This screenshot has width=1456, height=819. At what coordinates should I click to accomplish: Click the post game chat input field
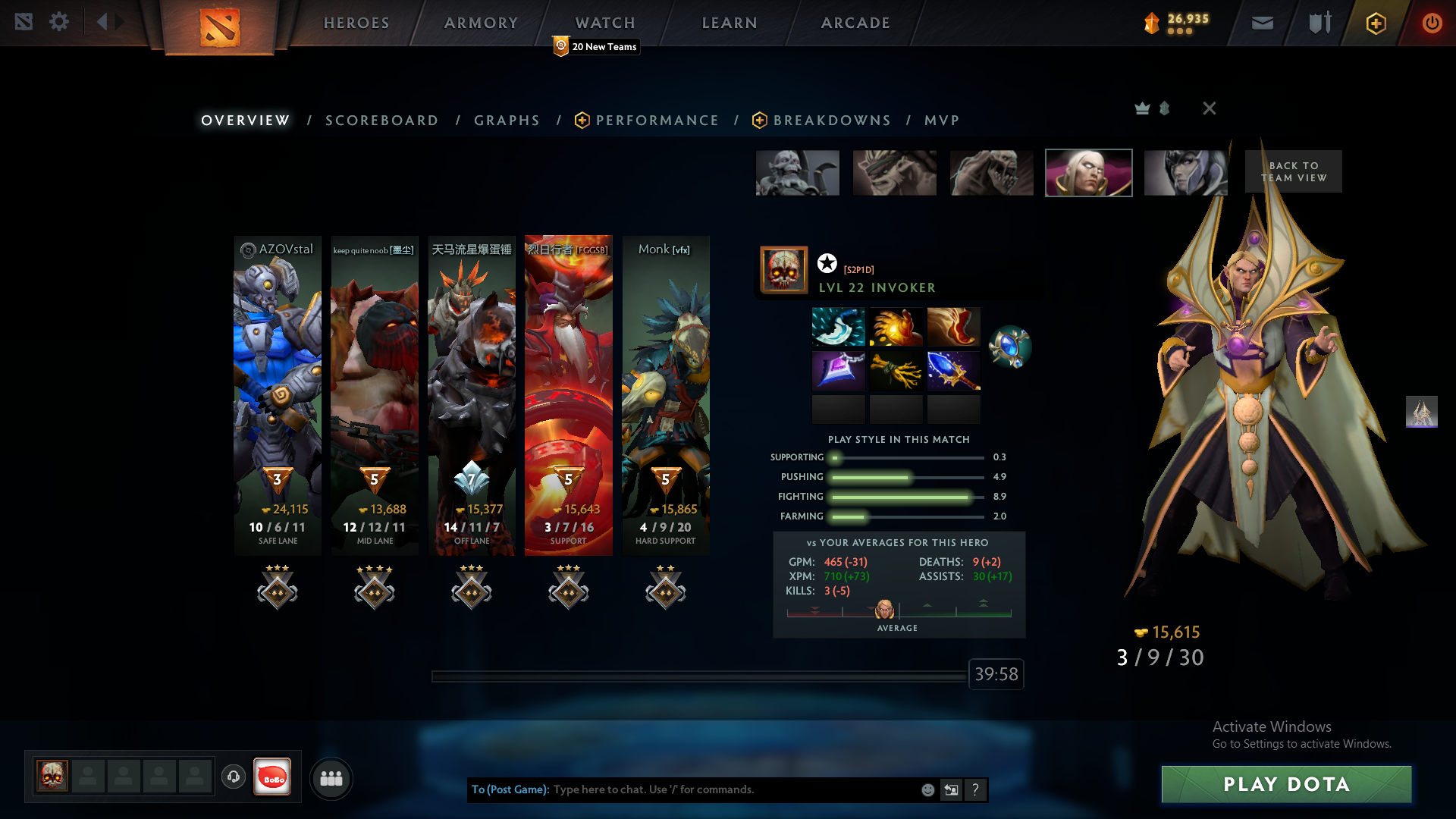[x=720, y=789]
